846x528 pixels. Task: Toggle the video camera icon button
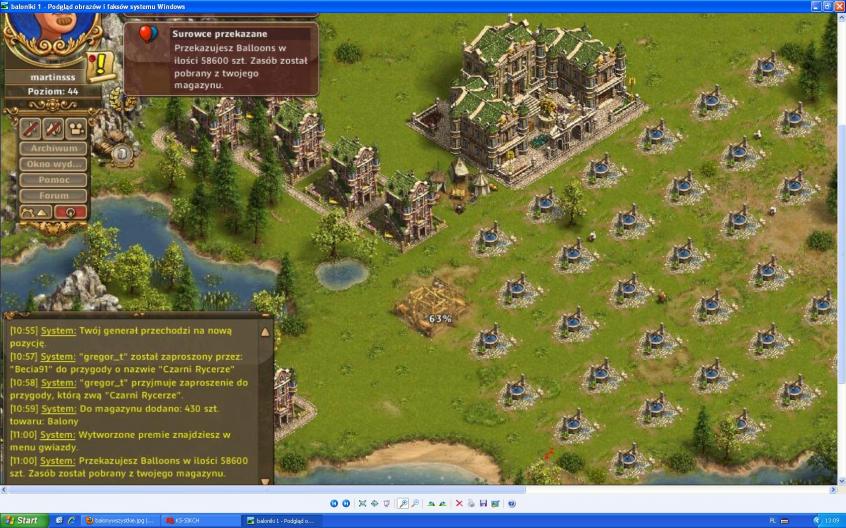pos(76,128)
